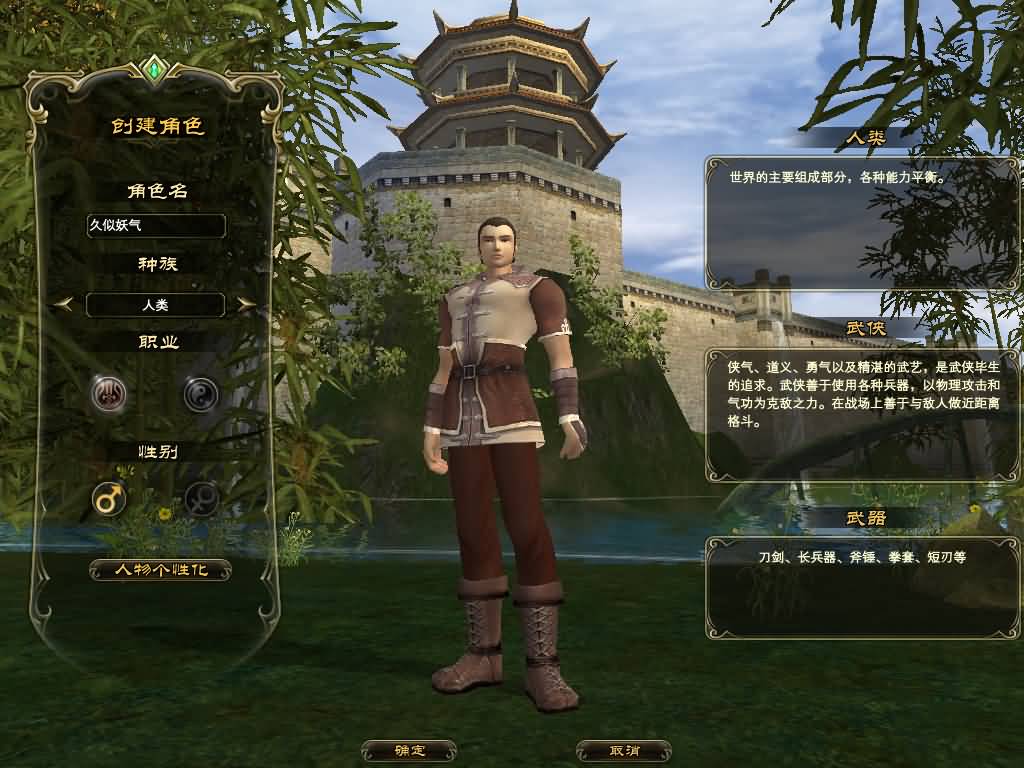1024x768 pixels.
Task: Click the character name input field
Action: [155, 226]
